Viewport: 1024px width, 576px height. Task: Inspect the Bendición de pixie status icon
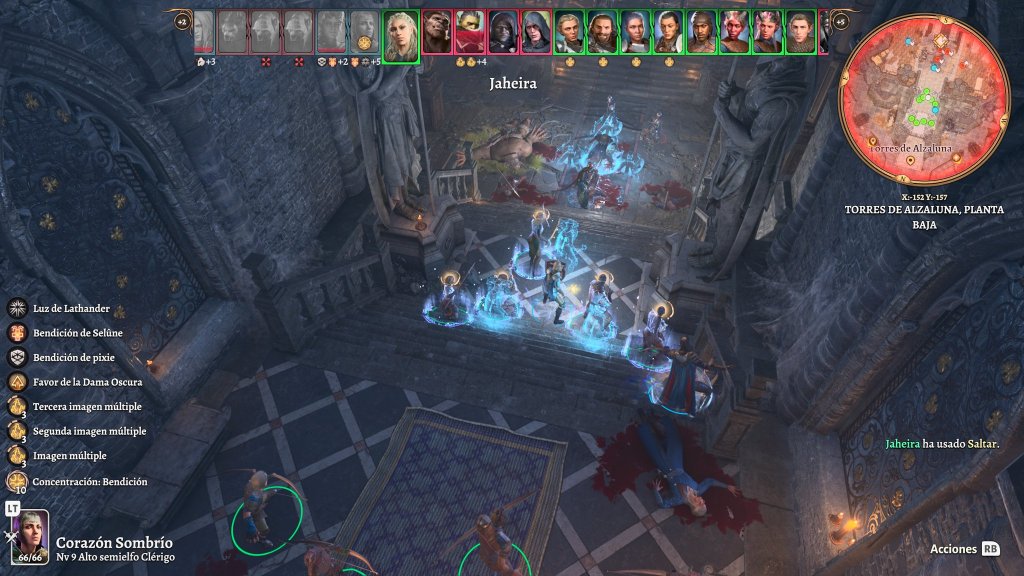17,357
